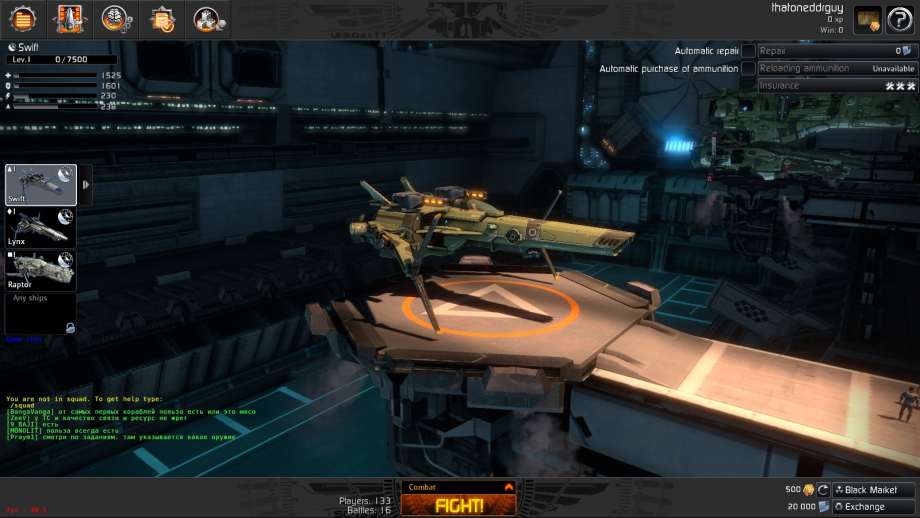Image resolution: width=920 pixels, height=518 pixels.
Task: Open the chess-piece squad icon
Action: [x=207, y=19]
